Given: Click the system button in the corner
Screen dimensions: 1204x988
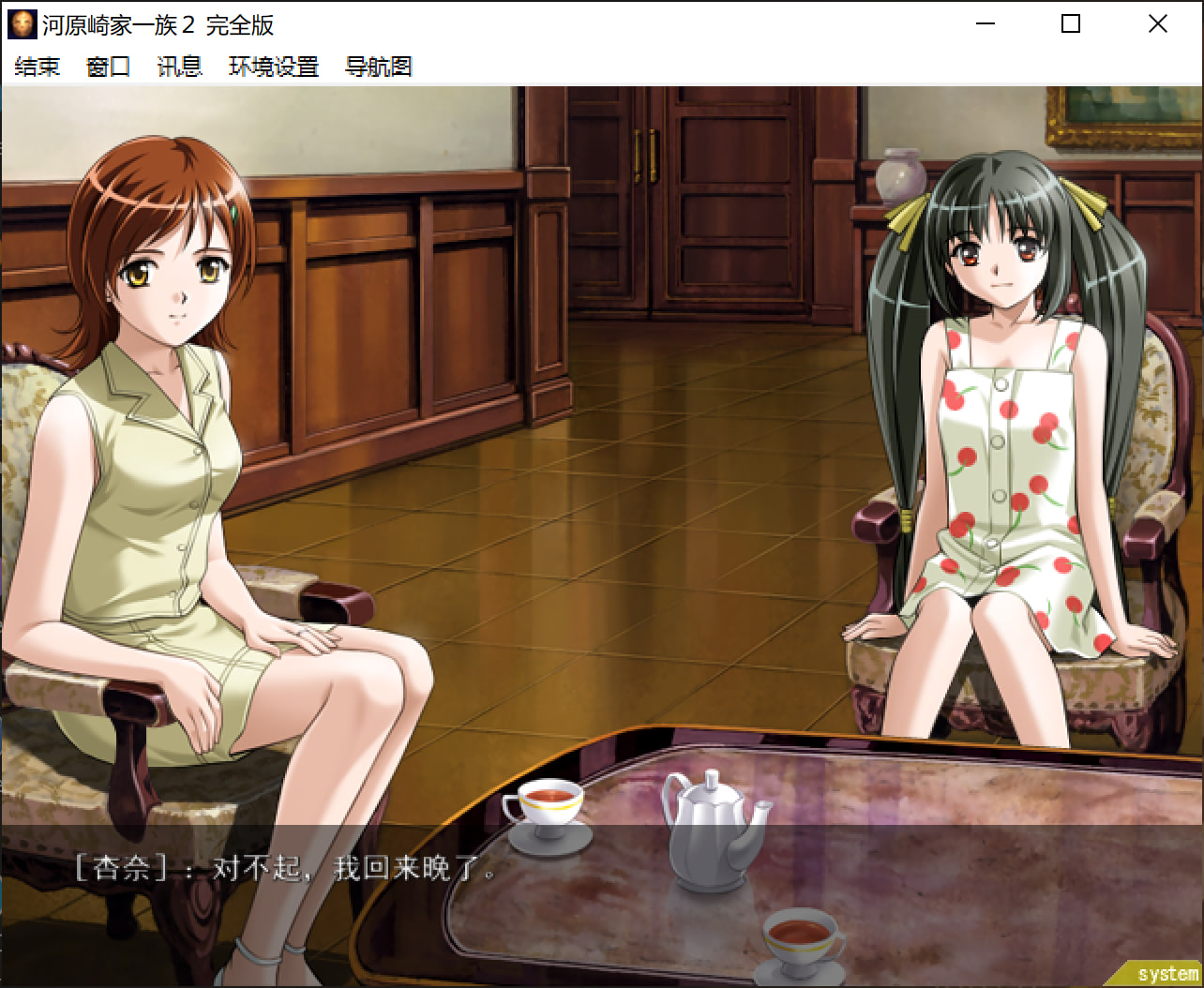Looking at the screenshot, I should [x=1166, y=974].
